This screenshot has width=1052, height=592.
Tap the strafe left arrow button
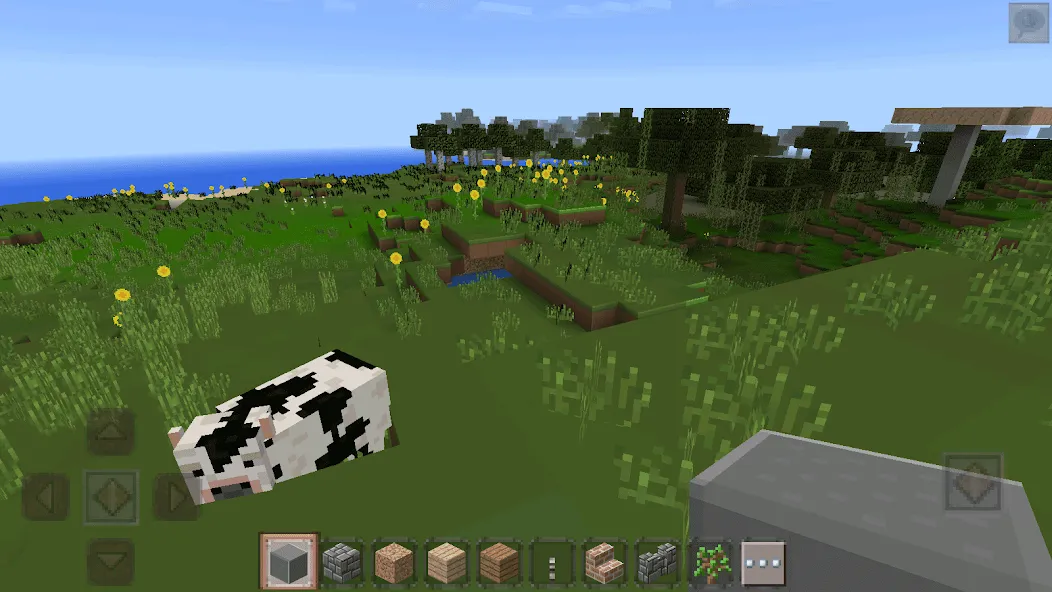coord(46,496)
